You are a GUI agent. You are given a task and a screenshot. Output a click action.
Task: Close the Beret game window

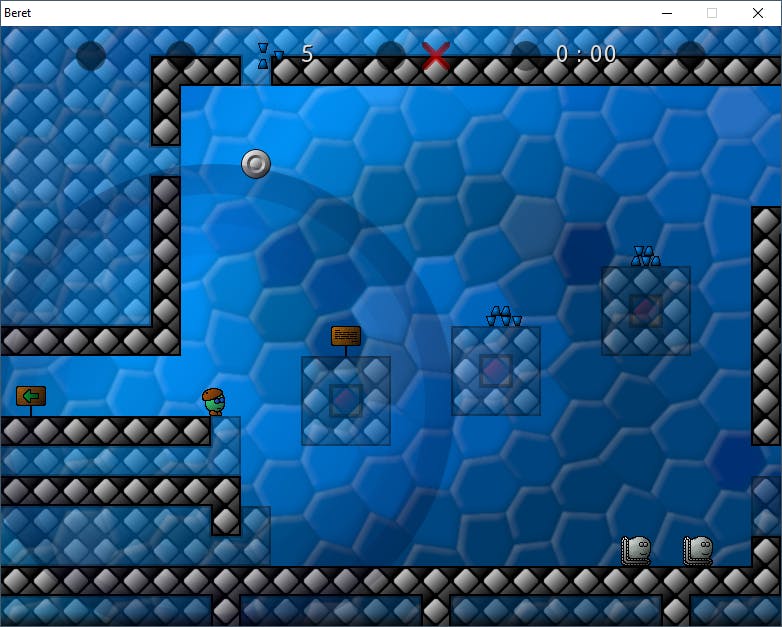758,13
